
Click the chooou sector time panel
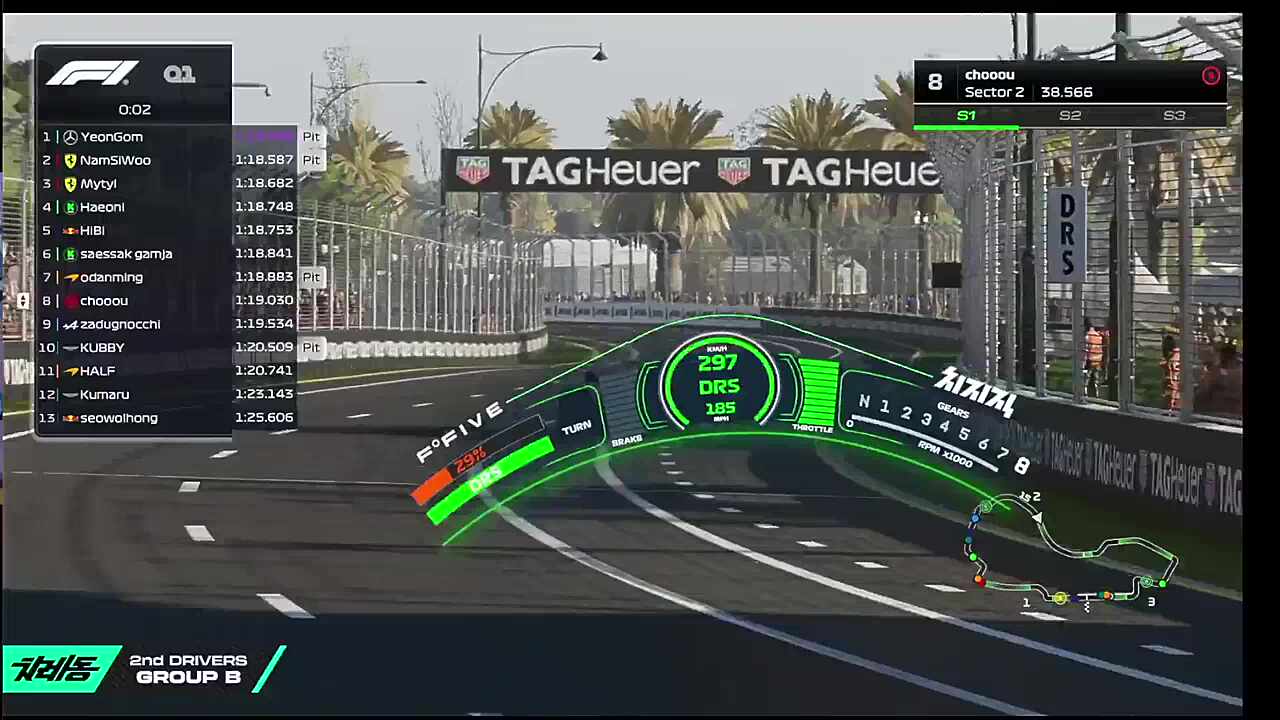tap(1069, 83)
